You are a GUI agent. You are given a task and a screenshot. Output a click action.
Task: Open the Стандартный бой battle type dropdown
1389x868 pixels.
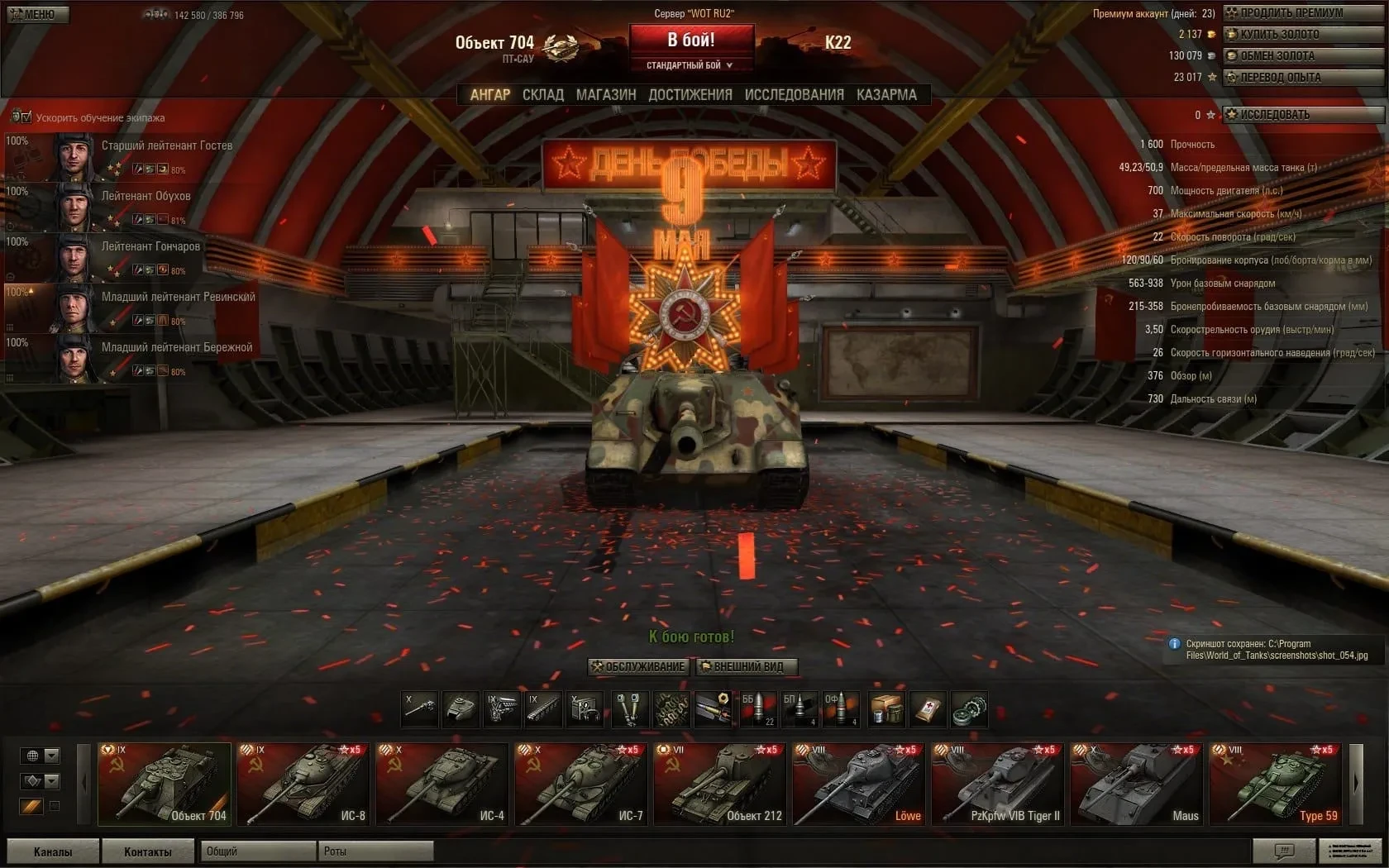tap(690, 65)
